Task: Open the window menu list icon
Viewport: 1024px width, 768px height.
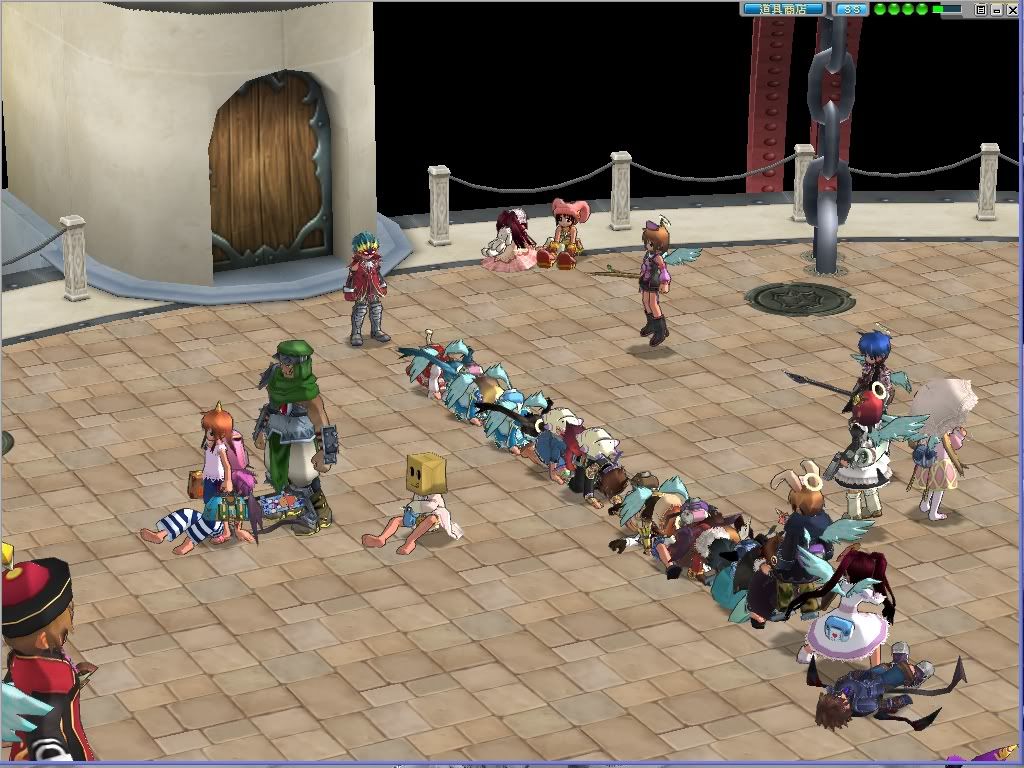Action: (981, 10)
